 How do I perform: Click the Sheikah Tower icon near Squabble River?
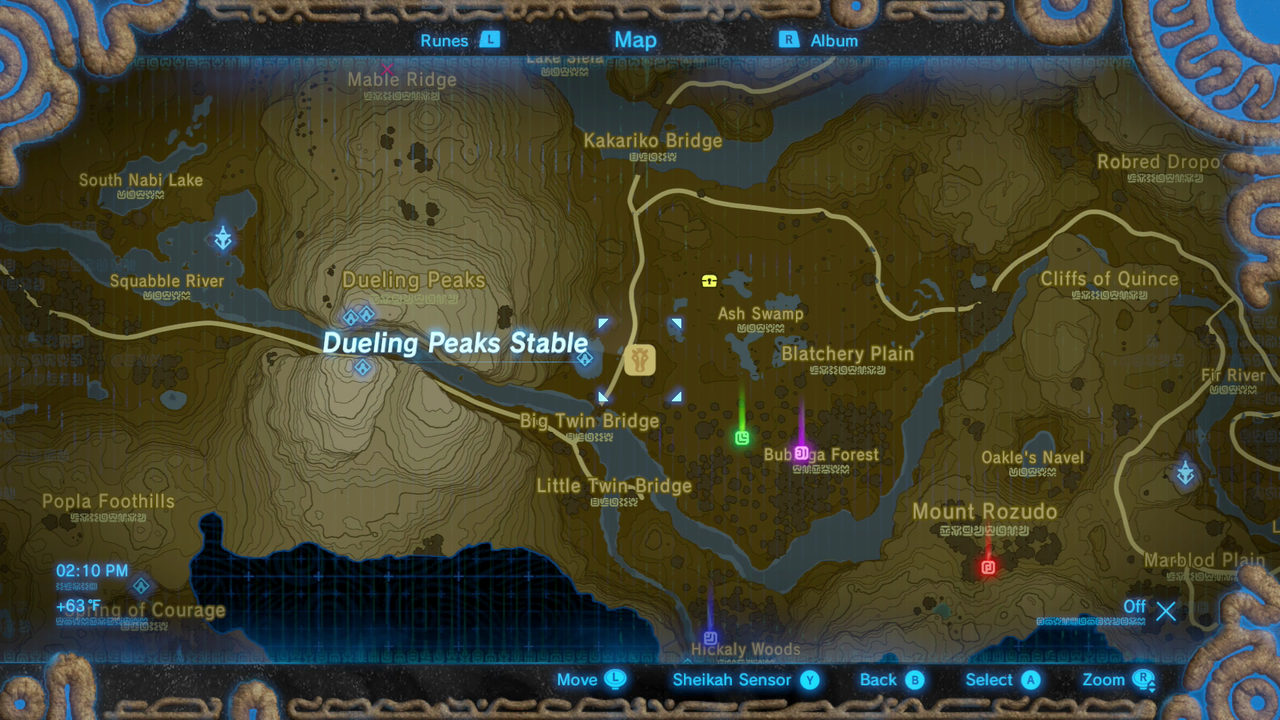tap(223, 239)
